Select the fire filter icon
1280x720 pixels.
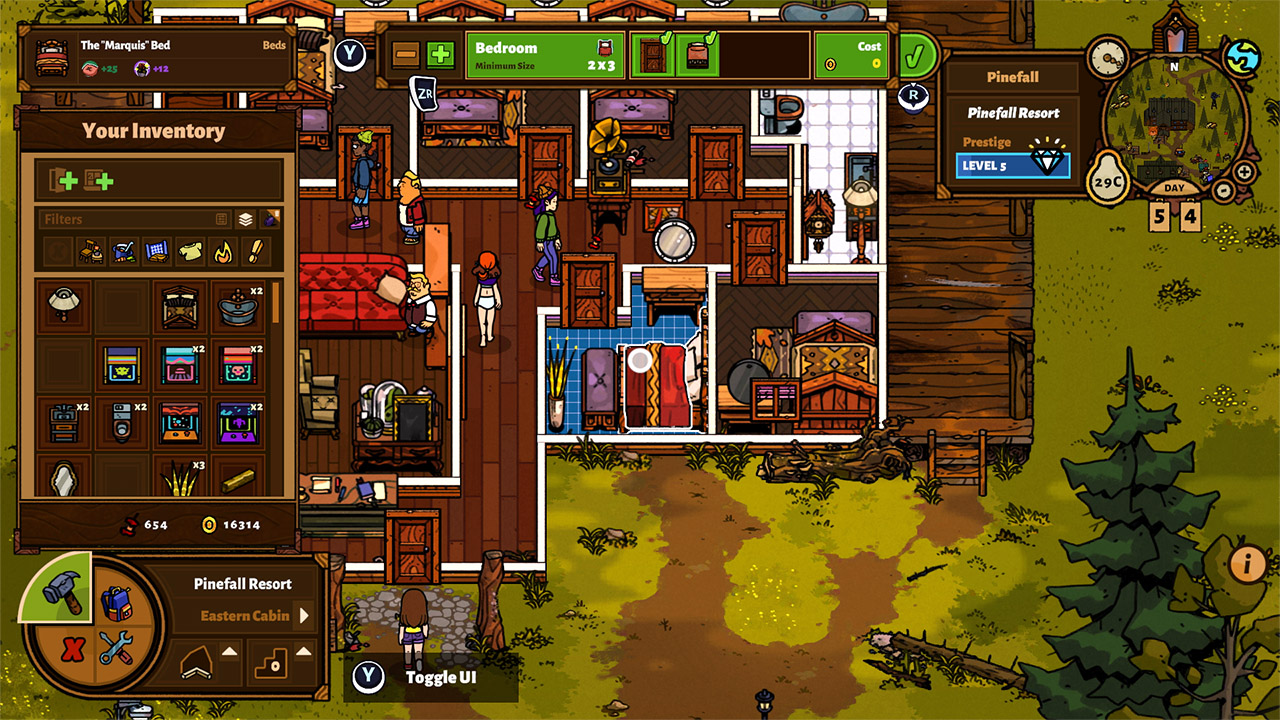click(x=223, y=250)
